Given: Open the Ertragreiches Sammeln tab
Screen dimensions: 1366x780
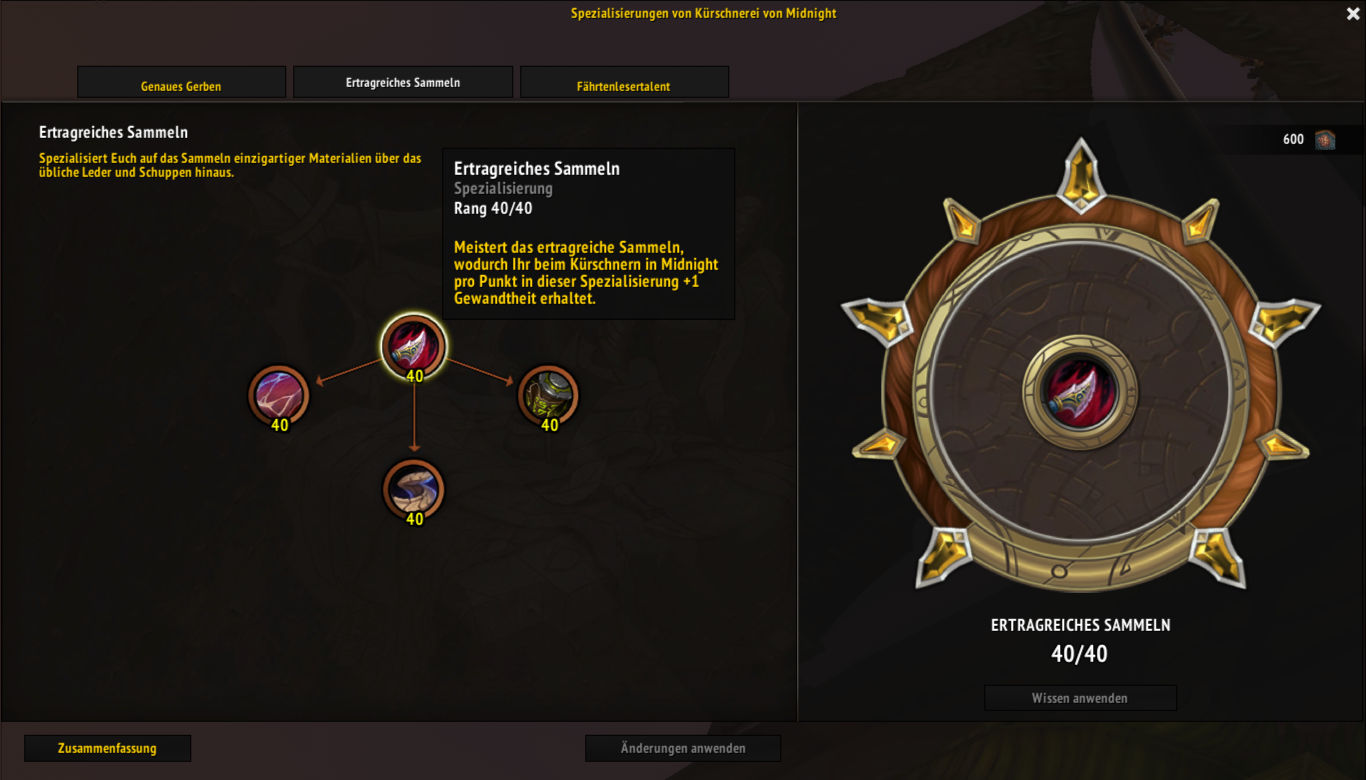Looking at the screenshot, I should click(x=403, y=82).
